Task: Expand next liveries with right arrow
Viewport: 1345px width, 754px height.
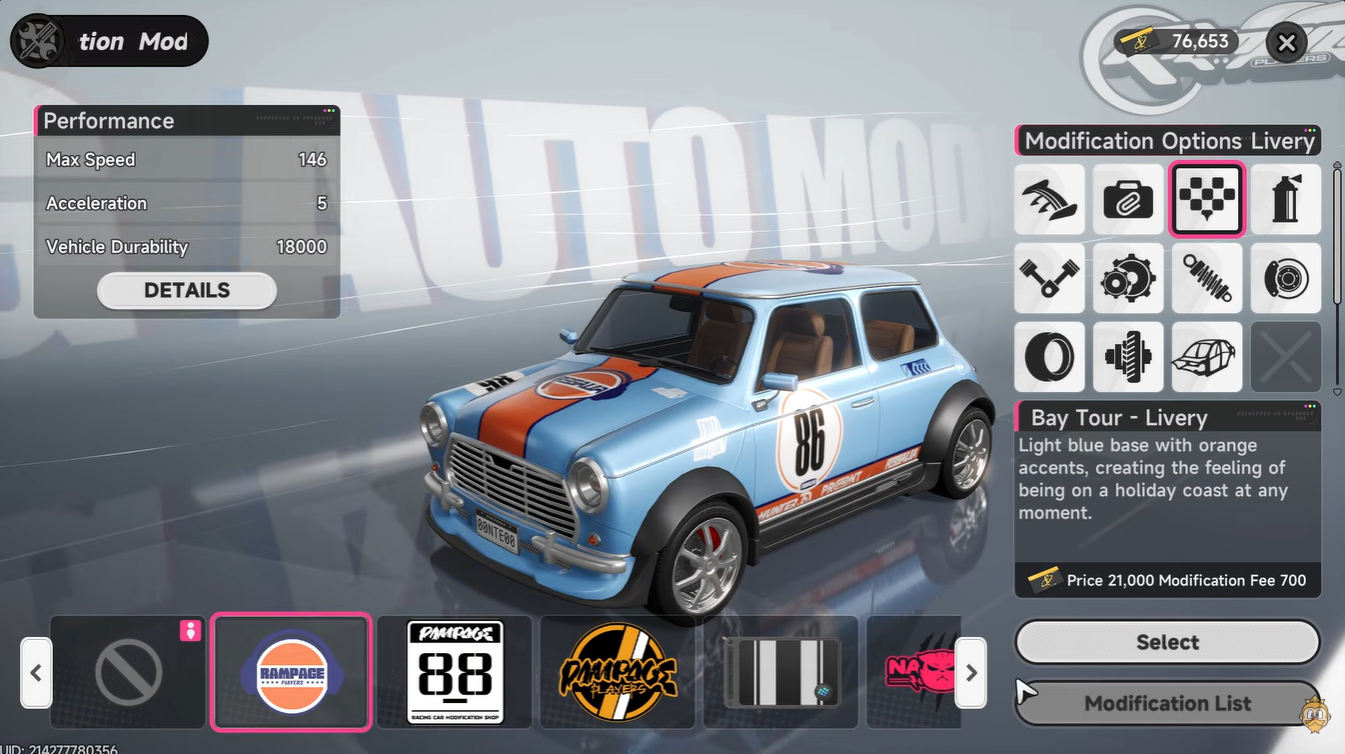Action: 970,673
